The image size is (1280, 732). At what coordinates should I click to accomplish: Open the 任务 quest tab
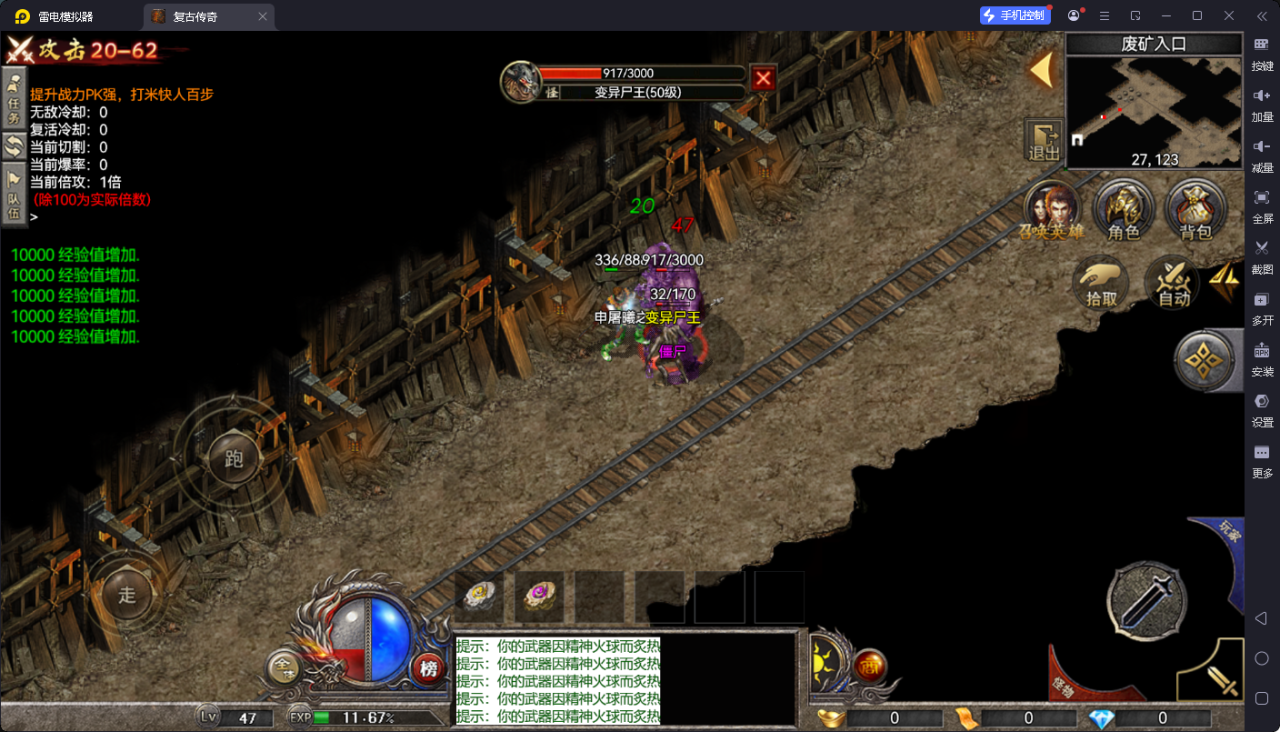click(14, 99)
